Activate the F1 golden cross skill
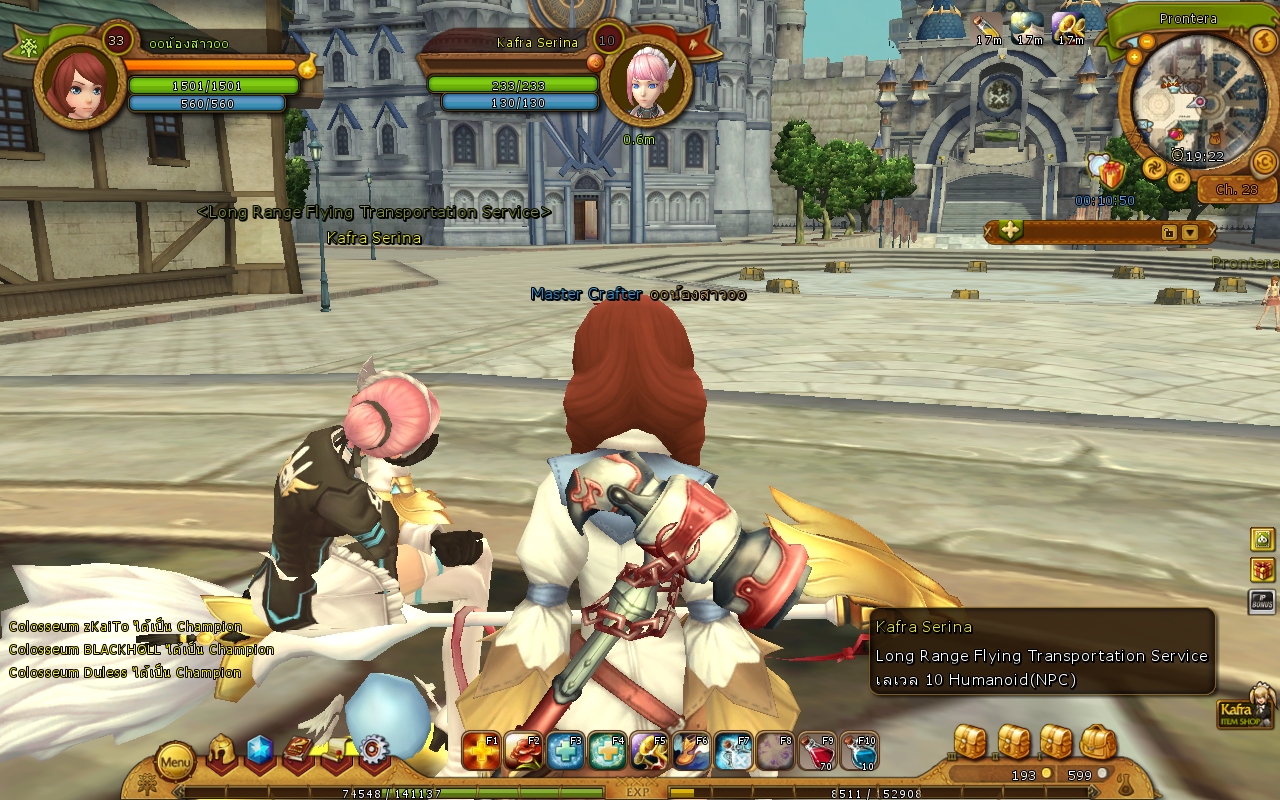 click(481, 752)
